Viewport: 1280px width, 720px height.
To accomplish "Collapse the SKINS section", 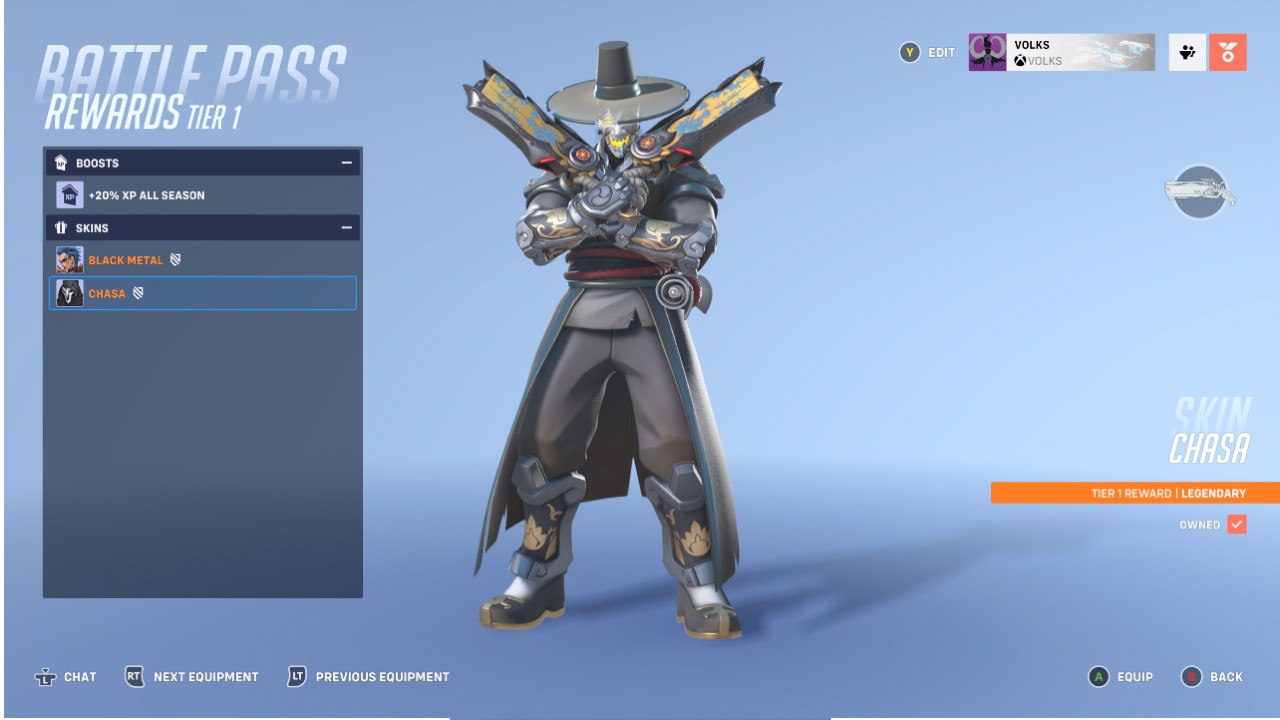I will point(347,228).
